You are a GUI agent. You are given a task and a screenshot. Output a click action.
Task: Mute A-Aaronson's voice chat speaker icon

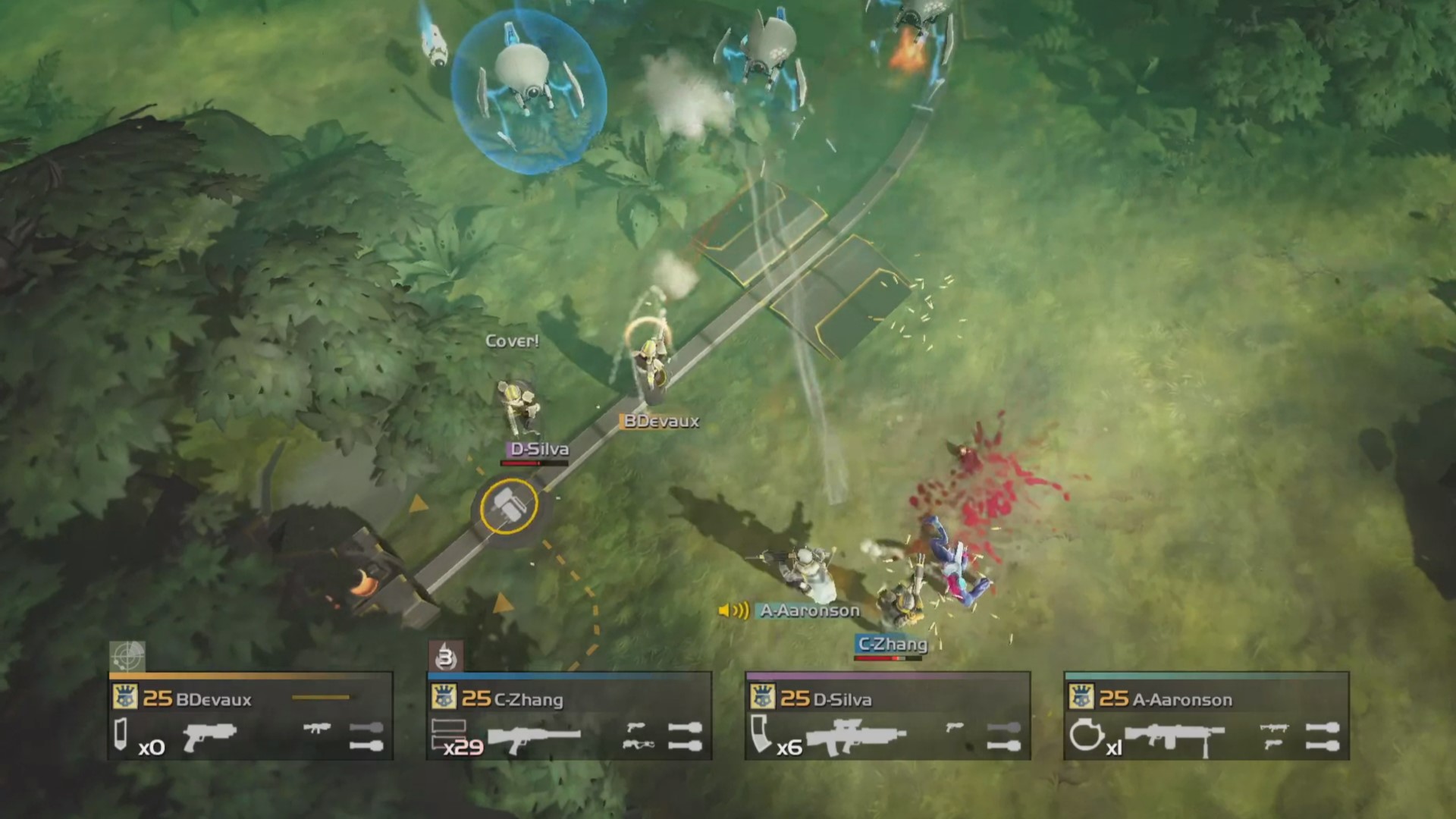tap(732, 610)
